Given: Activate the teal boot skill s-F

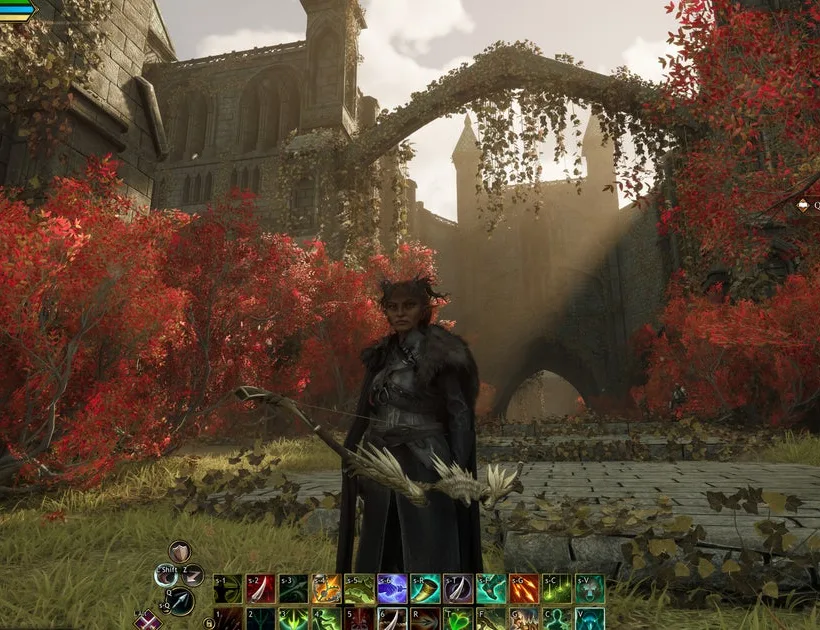Looking at the screenshot, I should point(491,589).
